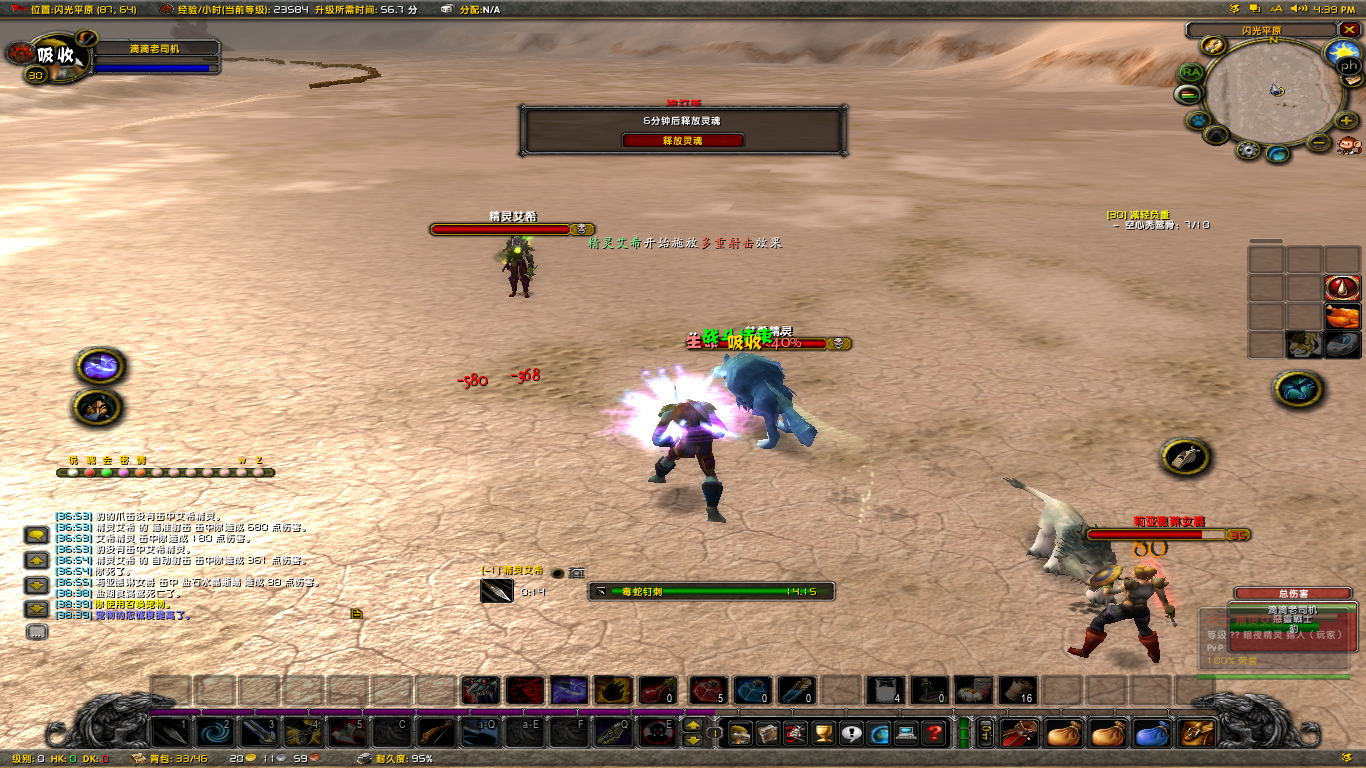Use the bandage item with 16 stacks
This screenshot has width=1366, height=768.
coord(1016,690)
